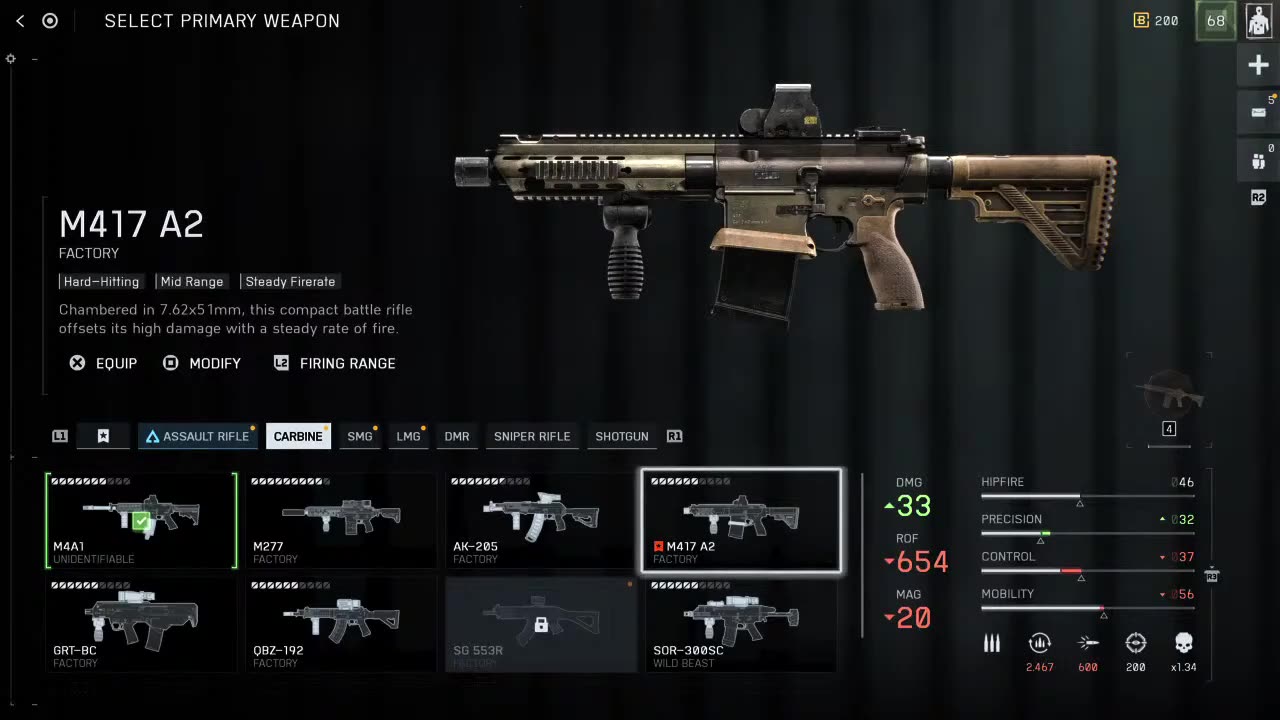
Task: Enter the Firing Range
Action: [335, 363]
